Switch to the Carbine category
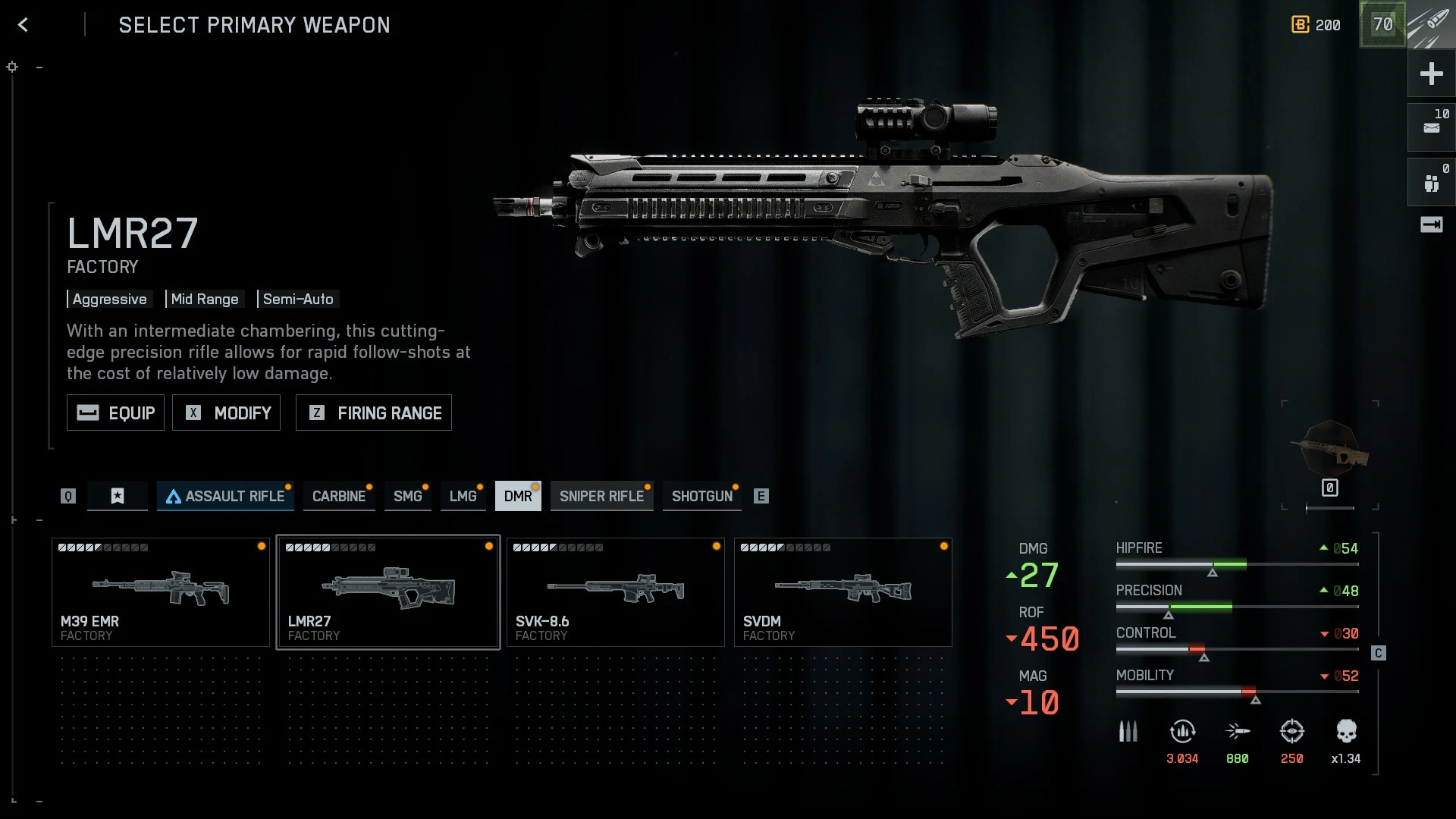 (x=339, y=496)
